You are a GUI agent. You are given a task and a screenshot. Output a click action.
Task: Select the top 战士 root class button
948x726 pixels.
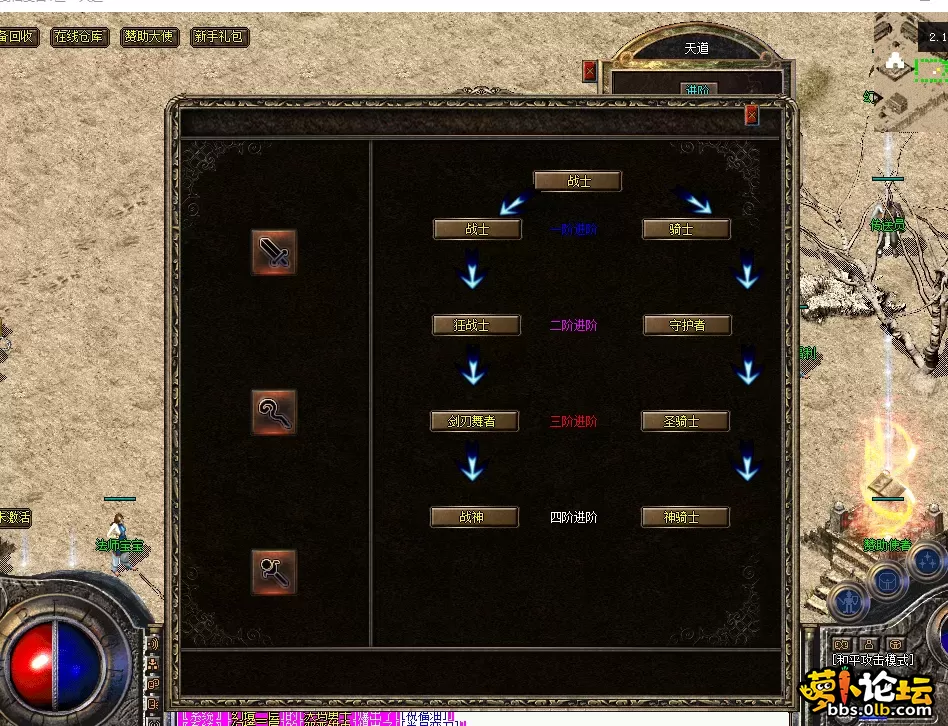pyautogui.click(x=577, y=181)
